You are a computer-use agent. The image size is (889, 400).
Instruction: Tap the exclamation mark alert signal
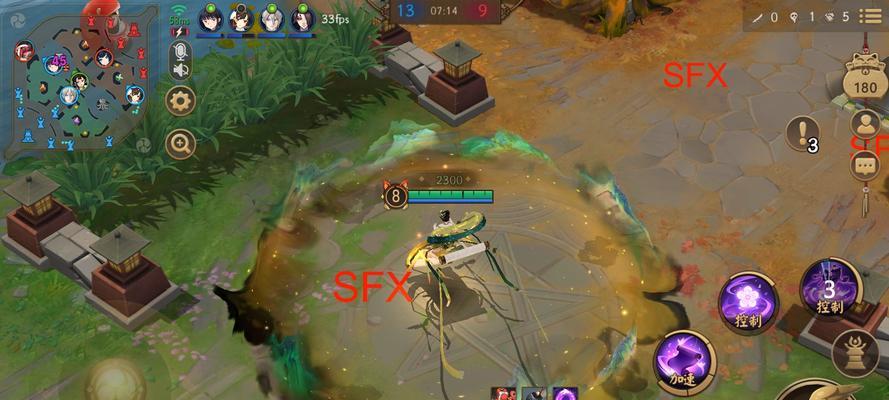click(x=800, y=132)
